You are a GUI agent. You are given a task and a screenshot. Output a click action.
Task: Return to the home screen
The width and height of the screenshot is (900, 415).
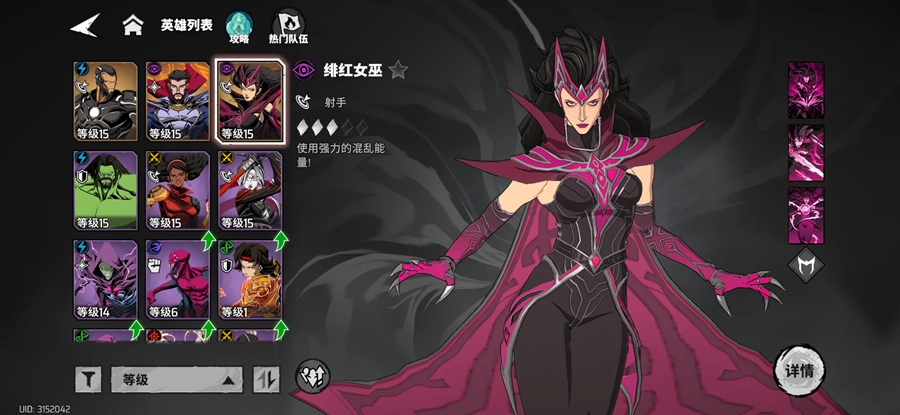click(132, 25)
